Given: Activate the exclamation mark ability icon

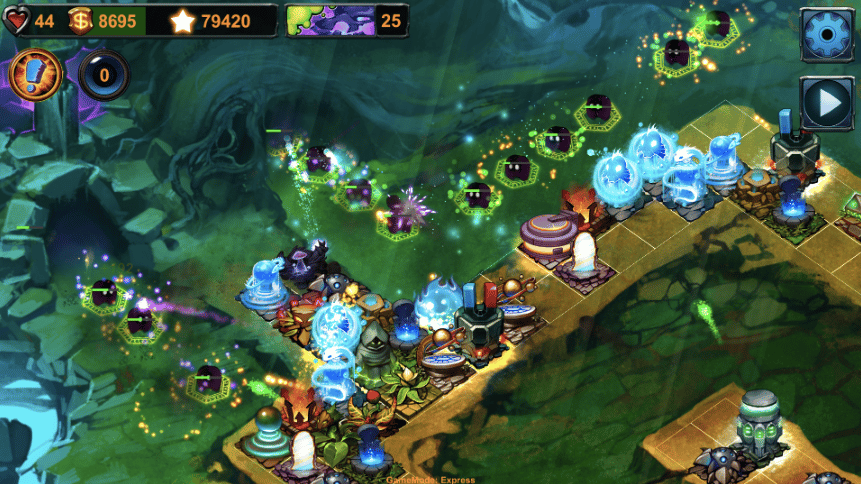Looking at the screenshot, I should pos(36,75).
